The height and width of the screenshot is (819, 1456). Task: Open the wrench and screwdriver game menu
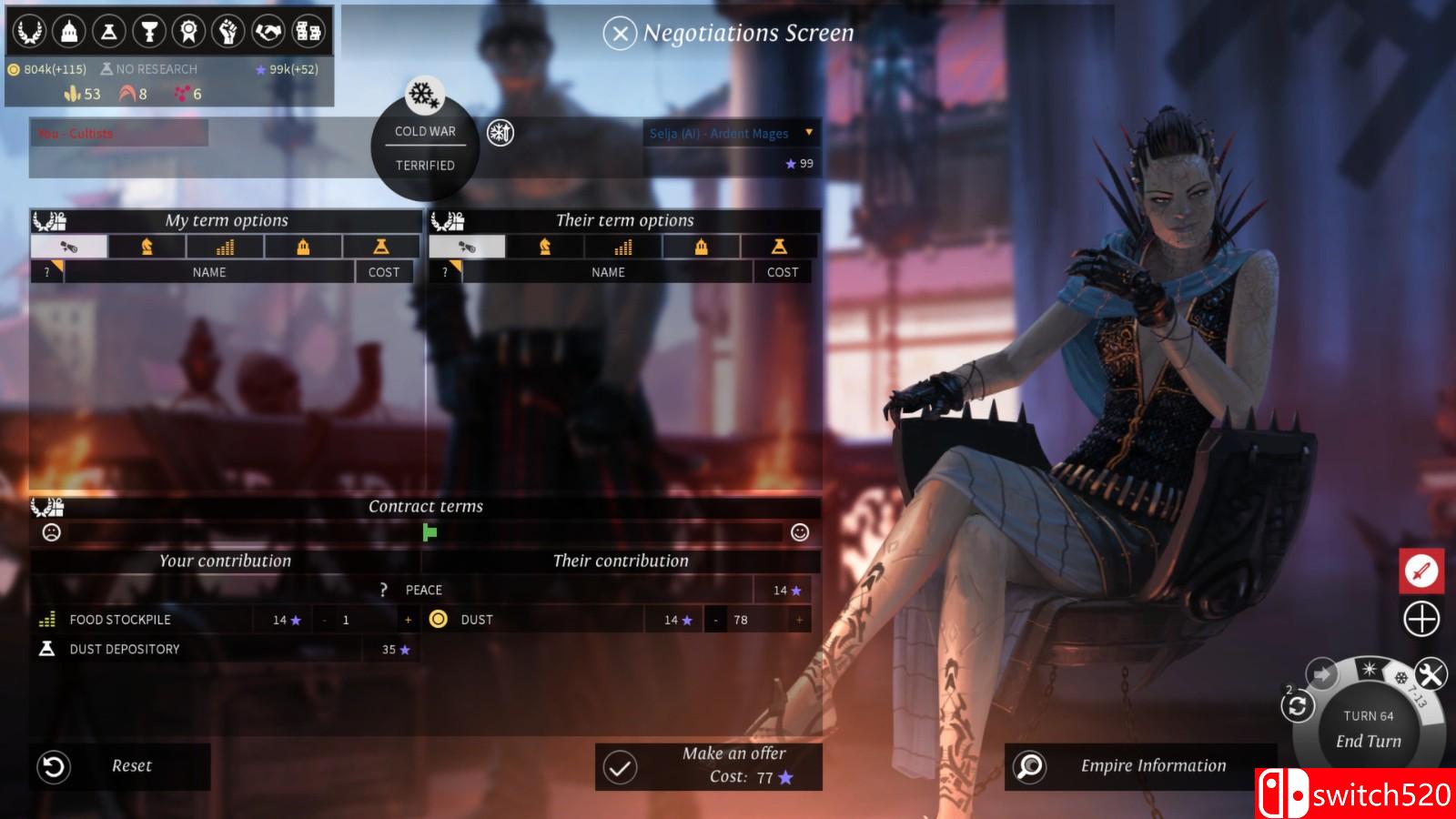tap(1431, 674)
